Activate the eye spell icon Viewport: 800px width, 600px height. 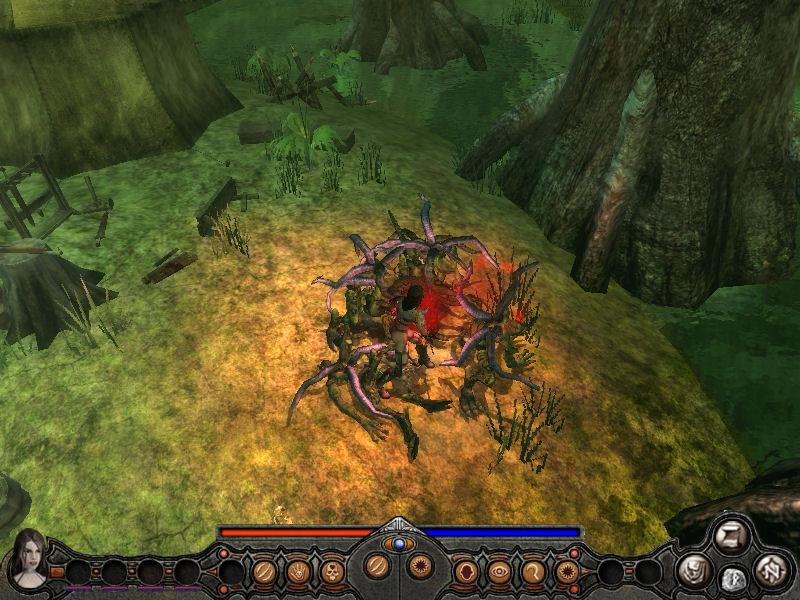click(x=499, y=572)
